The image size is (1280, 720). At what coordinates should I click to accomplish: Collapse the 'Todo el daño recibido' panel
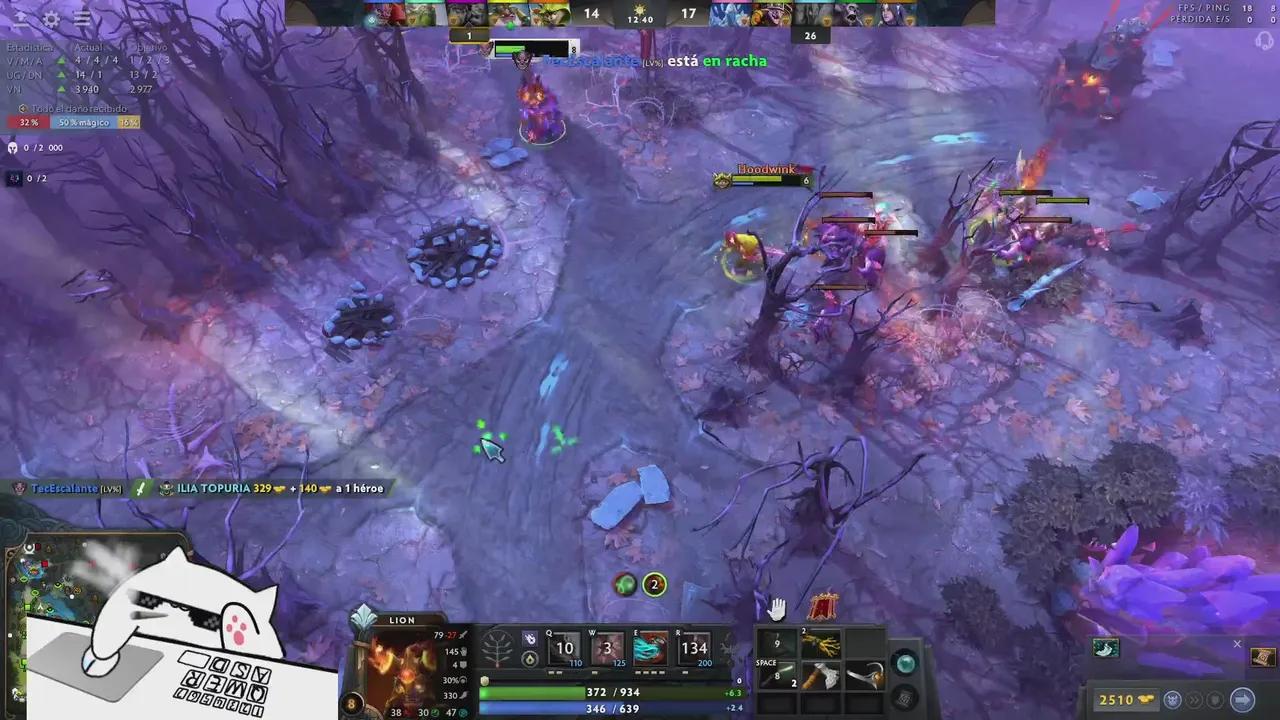pyautogui.click(x=24, y=108)
